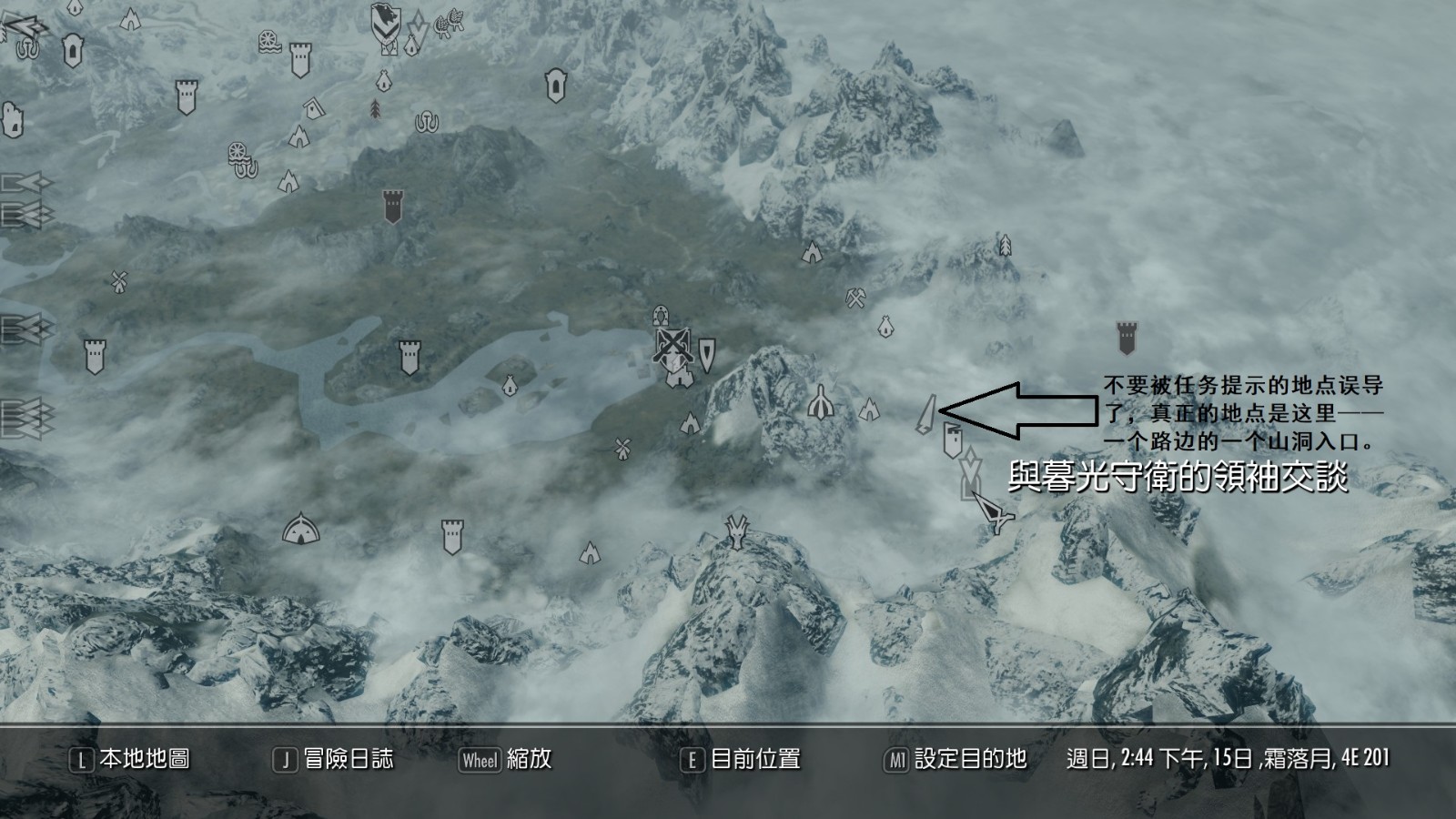The width and height of the screenshot is (1456, 819).
Task: Click the horseshoe-shaped ruin arch marker above the city
Action: [660, 317]
